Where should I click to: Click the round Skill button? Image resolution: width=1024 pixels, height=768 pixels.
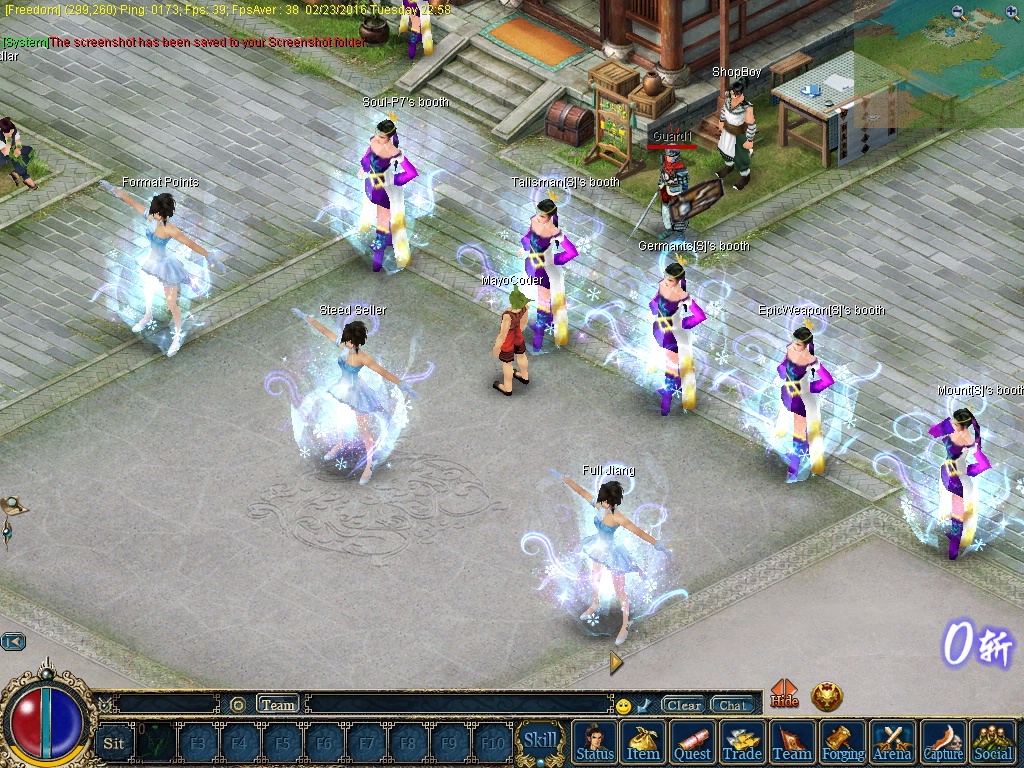(x=541, y=741)
